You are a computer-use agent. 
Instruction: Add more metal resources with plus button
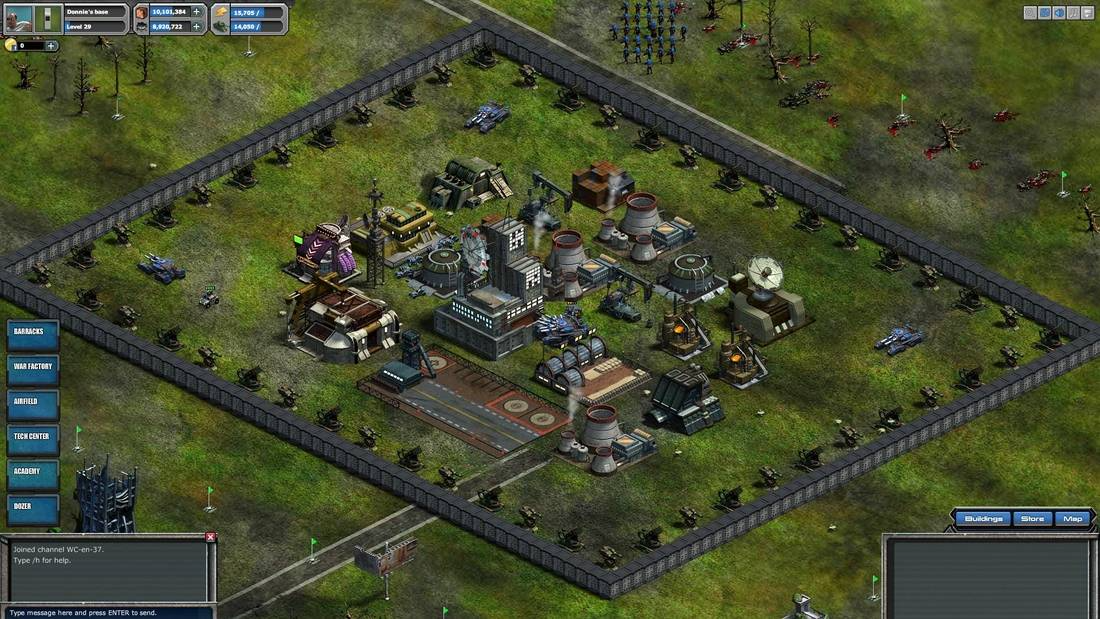point(197,12)
